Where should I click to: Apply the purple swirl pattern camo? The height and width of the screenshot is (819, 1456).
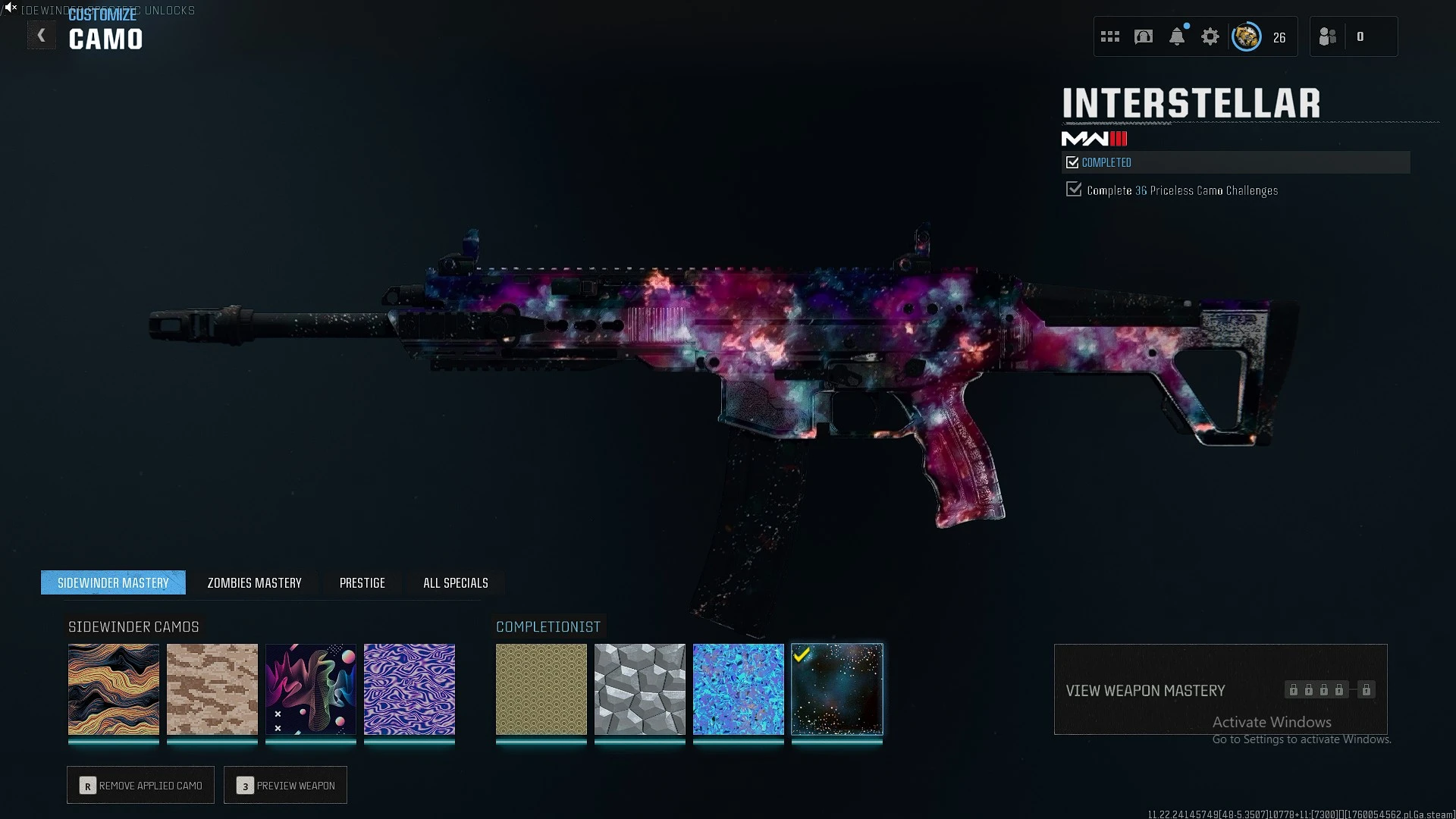[409, 689]
